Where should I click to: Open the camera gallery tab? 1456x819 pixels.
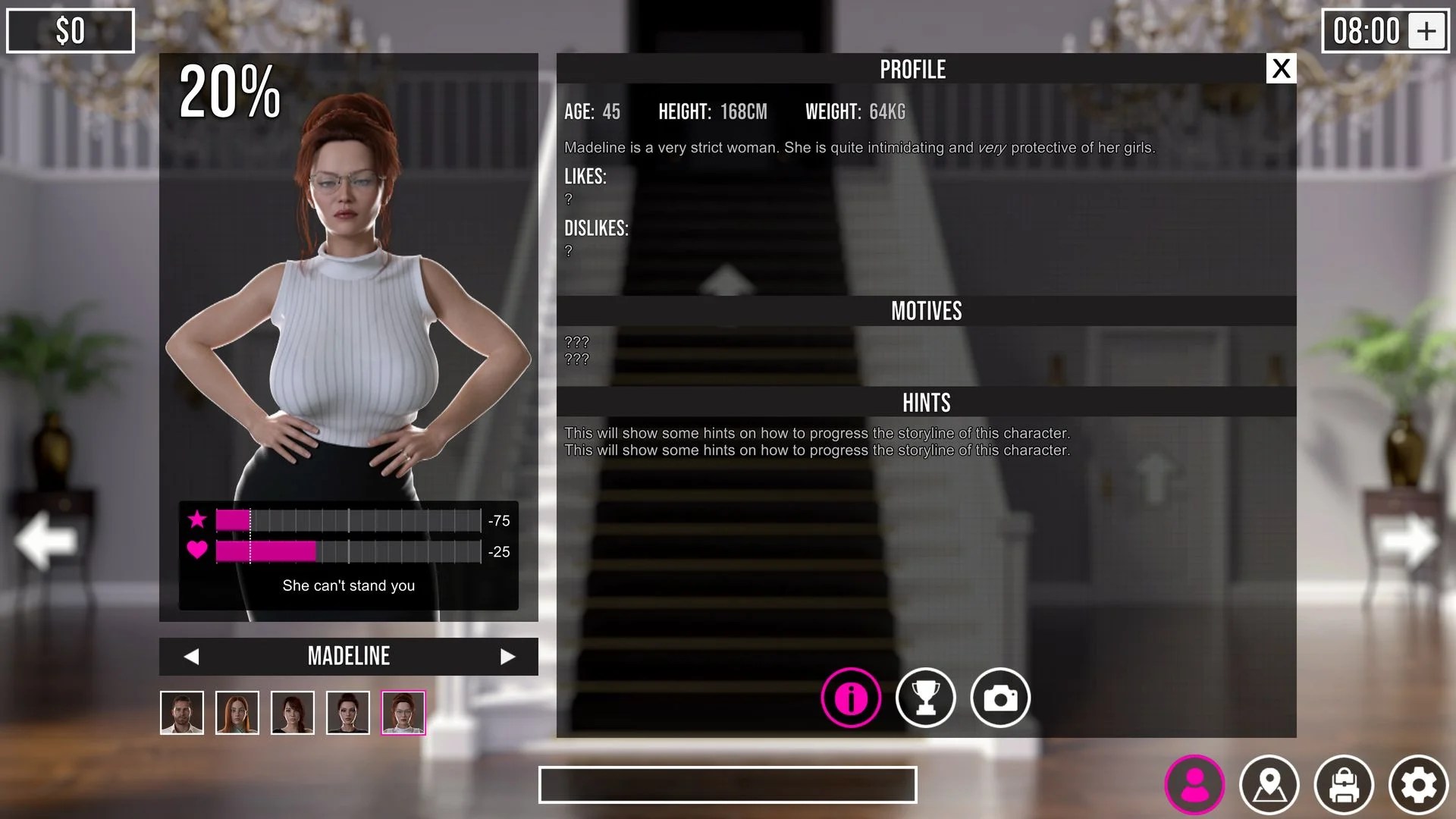(1000, 698)
